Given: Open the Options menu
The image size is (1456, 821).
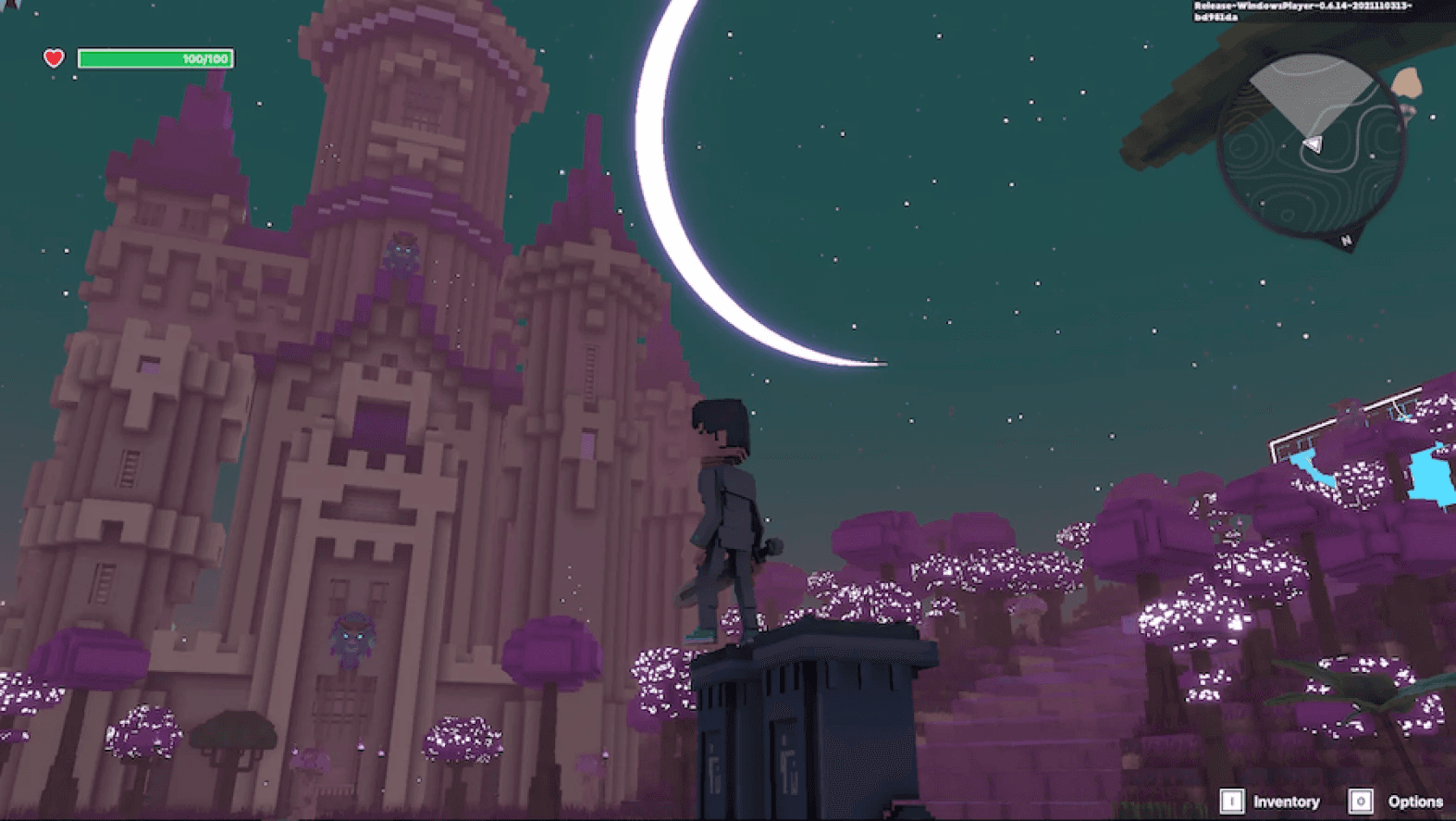Looking at the screenshot, I should pos(1398,802).
